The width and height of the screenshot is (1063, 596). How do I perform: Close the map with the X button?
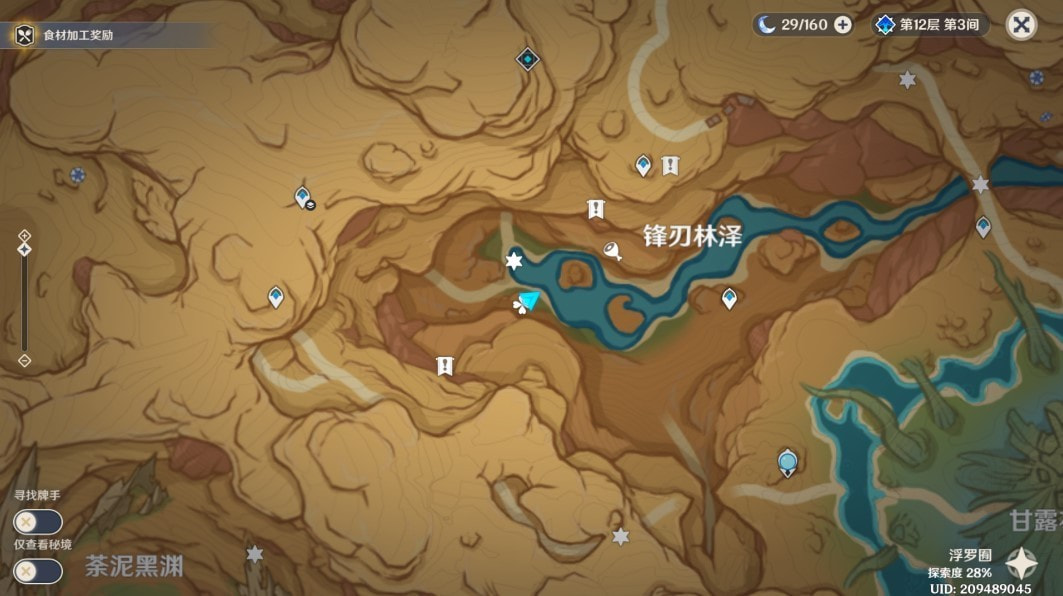pos(1021,25)
